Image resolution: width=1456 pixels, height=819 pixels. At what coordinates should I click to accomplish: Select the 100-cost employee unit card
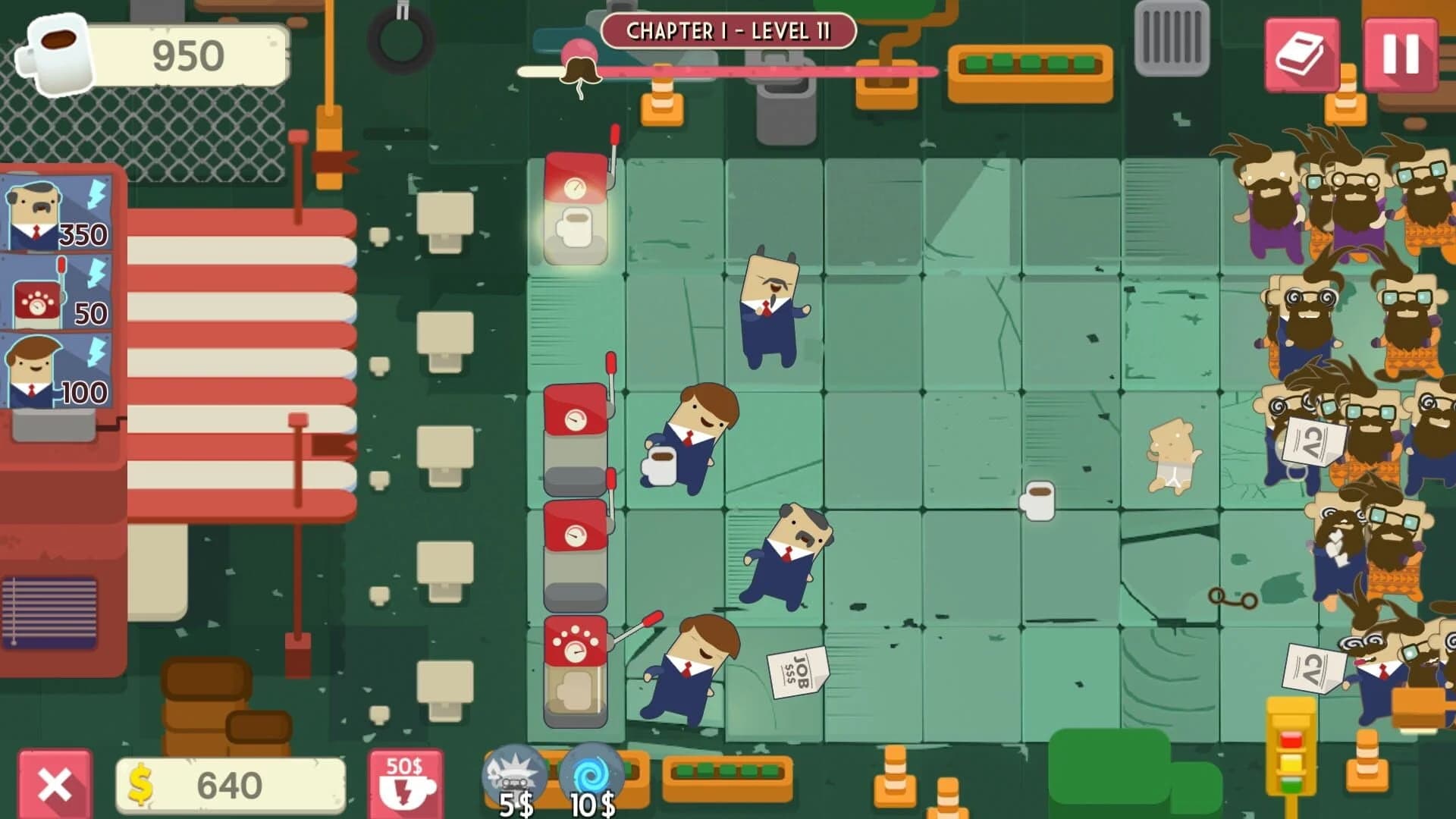coord(57,372)
